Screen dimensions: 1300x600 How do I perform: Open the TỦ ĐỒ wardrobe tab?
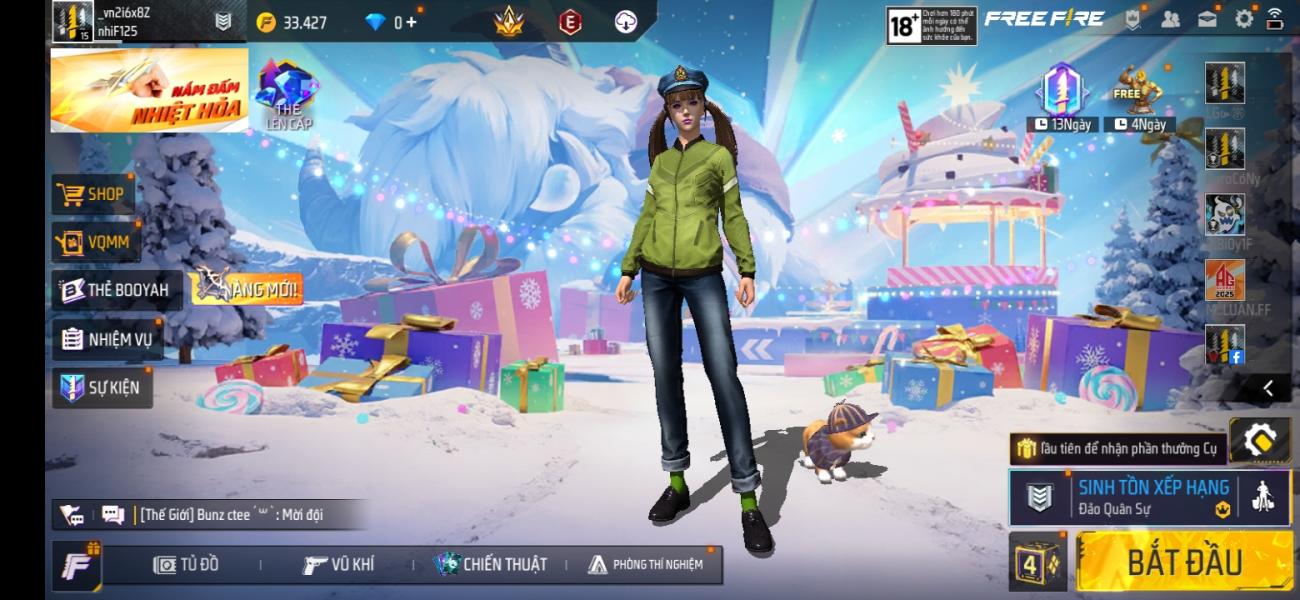click(186, 565)
